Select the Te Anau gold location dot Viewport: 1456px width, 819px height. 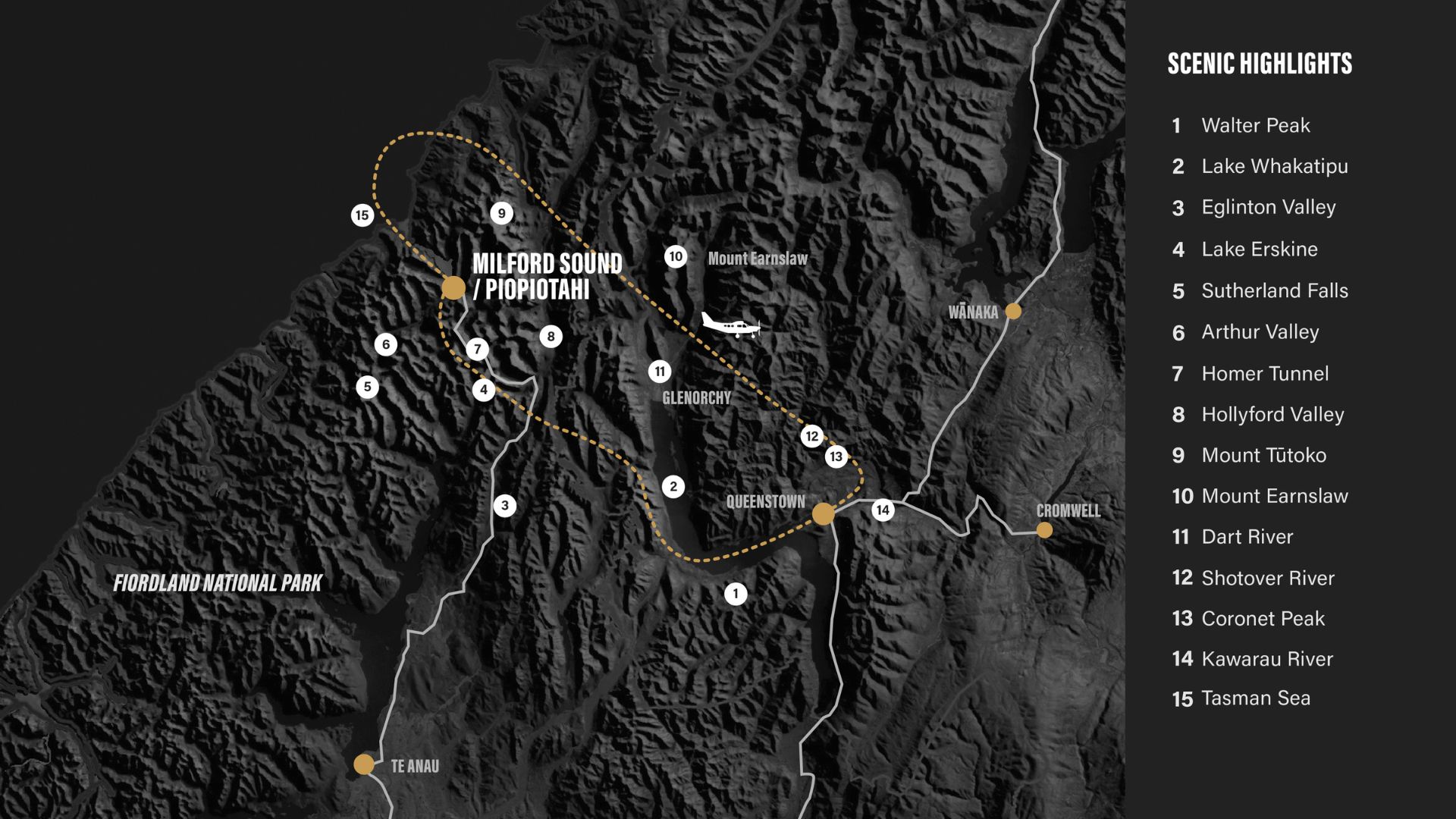[364, 764]
